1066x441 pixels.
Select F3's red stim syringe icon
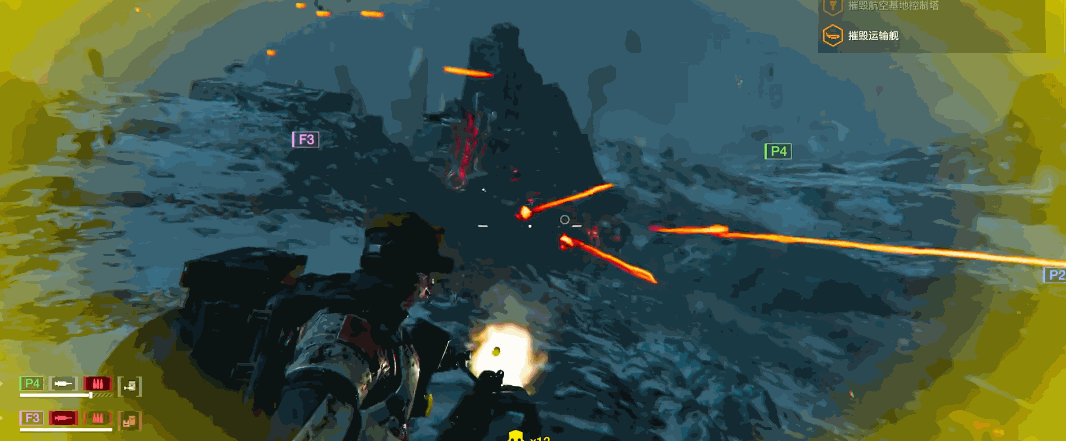point(64,417)
